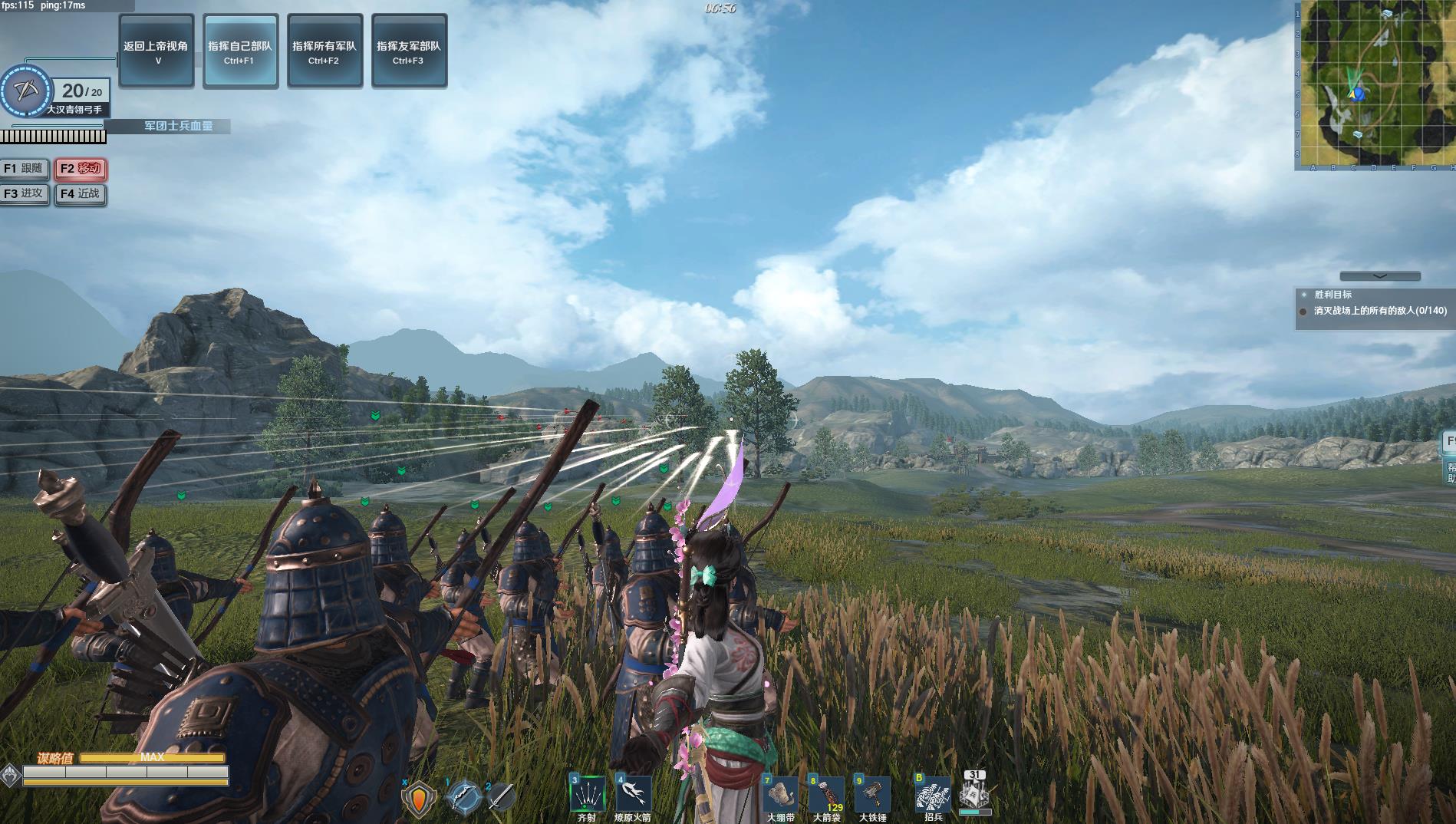Collapse the 胜利目标 objective panel arrow
The image size is (1456, 824).
[1379, 276]
